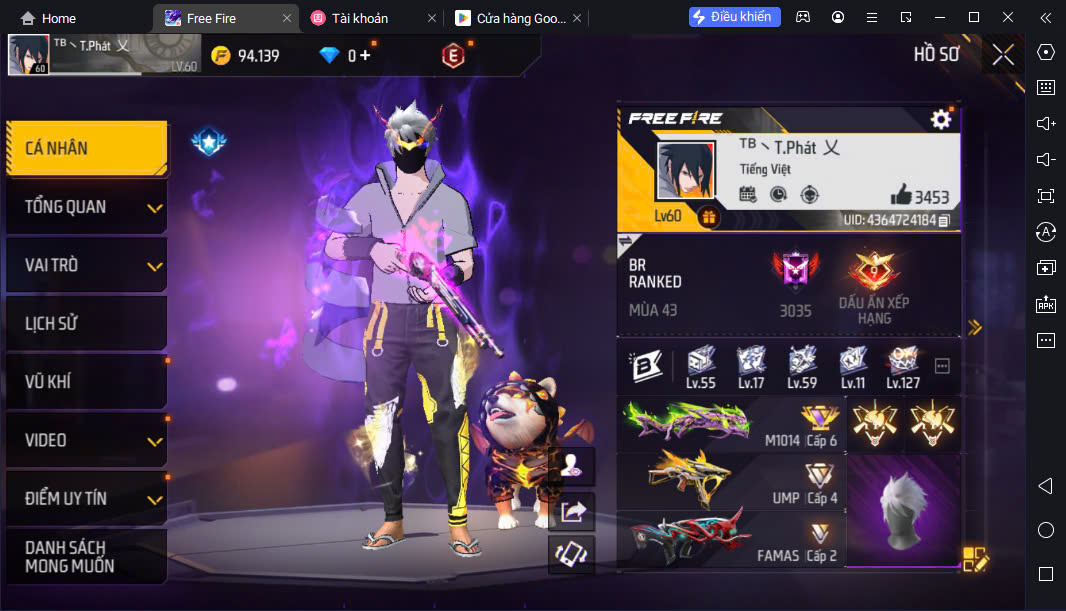
Task: Select the FAMAS weapon row
Action: 730,540
